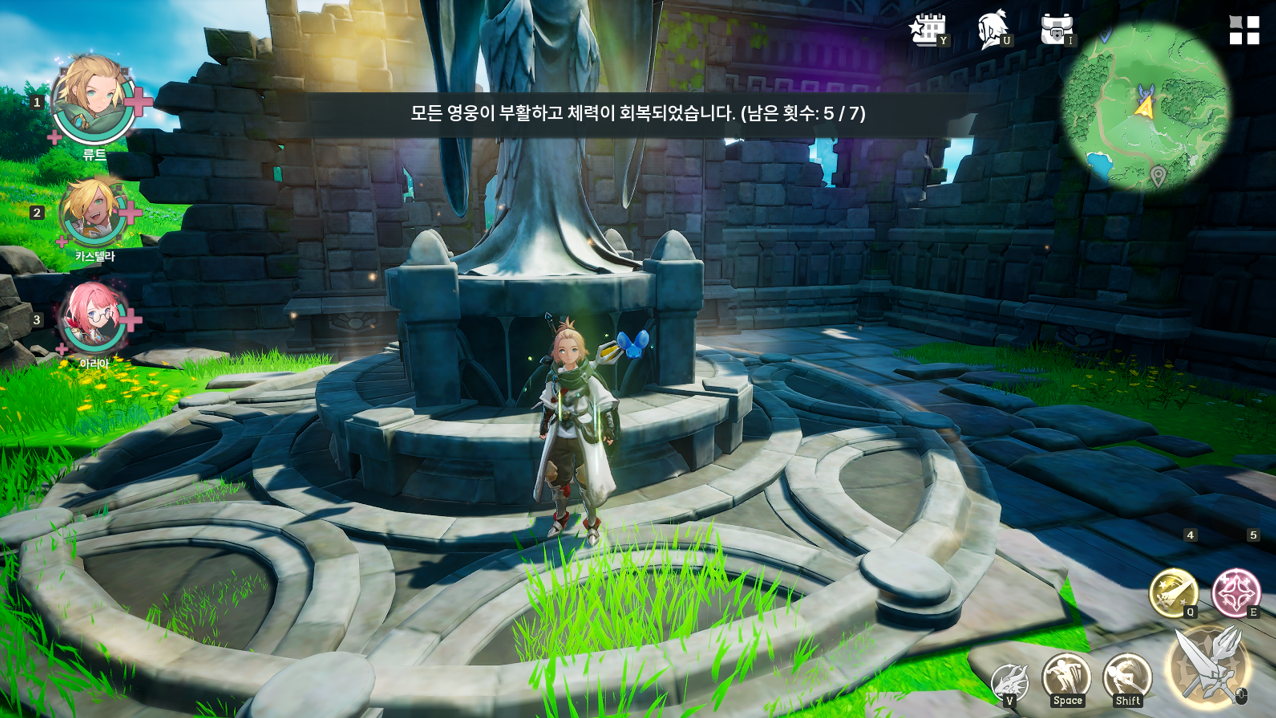Open the backpack inventory icon
1276x718 pixels.
[x=1056, y=30]
